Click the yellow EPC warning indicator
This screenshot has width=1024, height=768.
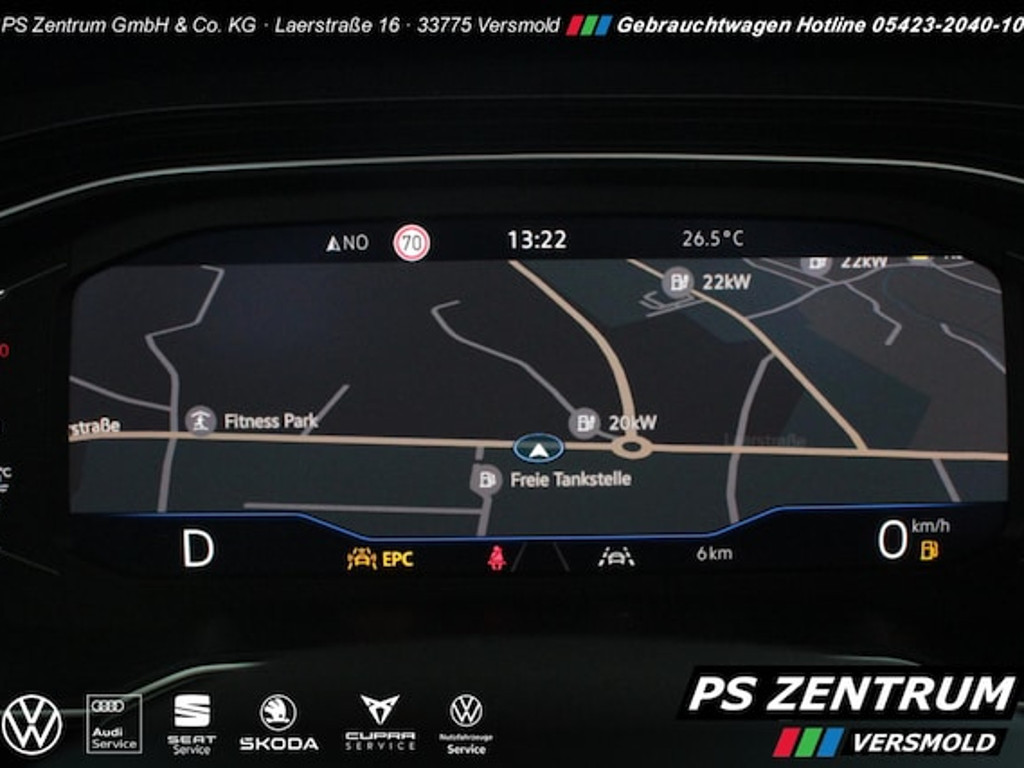click(380, 559)
